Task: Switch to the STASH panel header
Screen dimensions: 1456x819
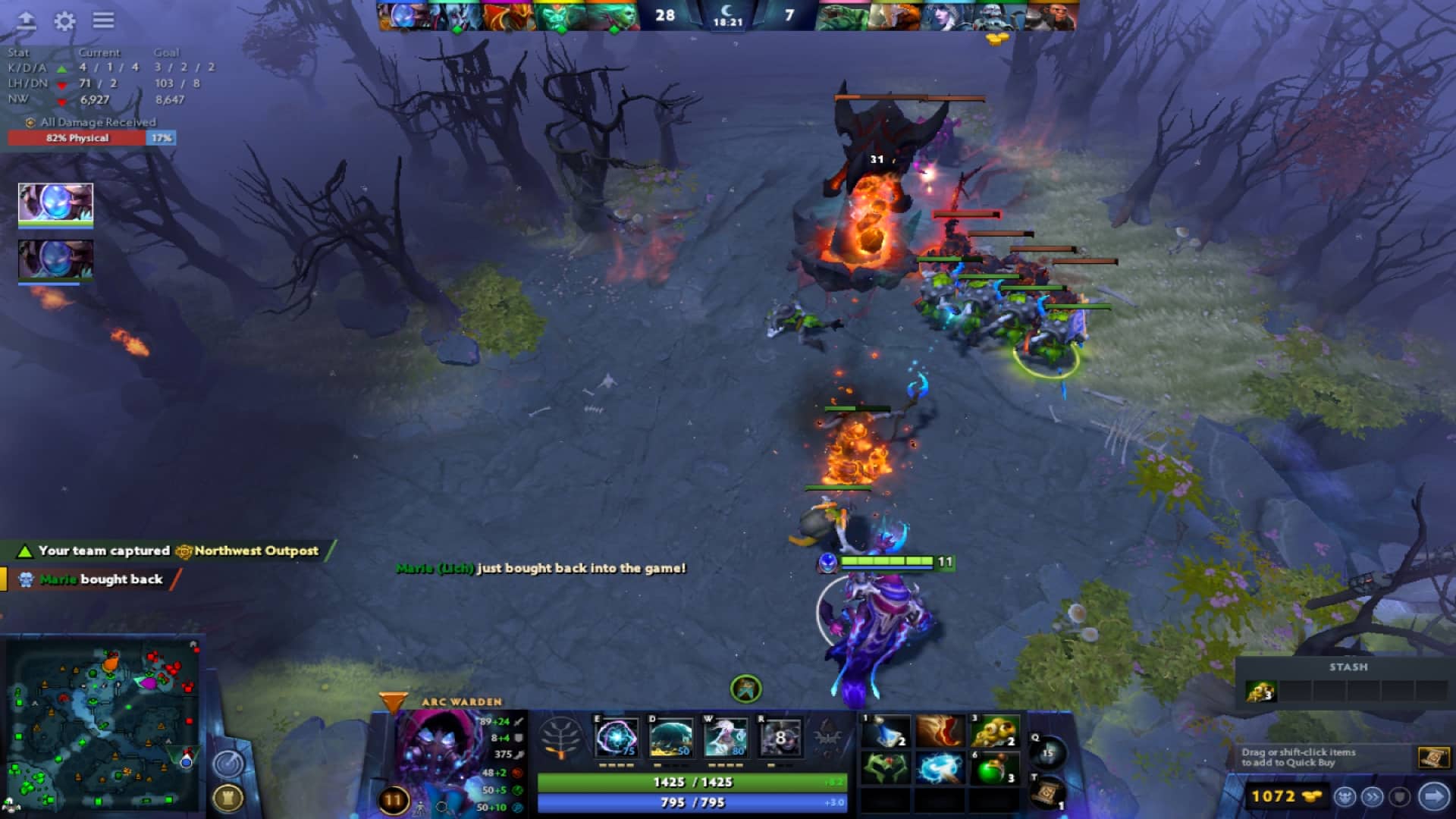Action: click(1348, 667)
